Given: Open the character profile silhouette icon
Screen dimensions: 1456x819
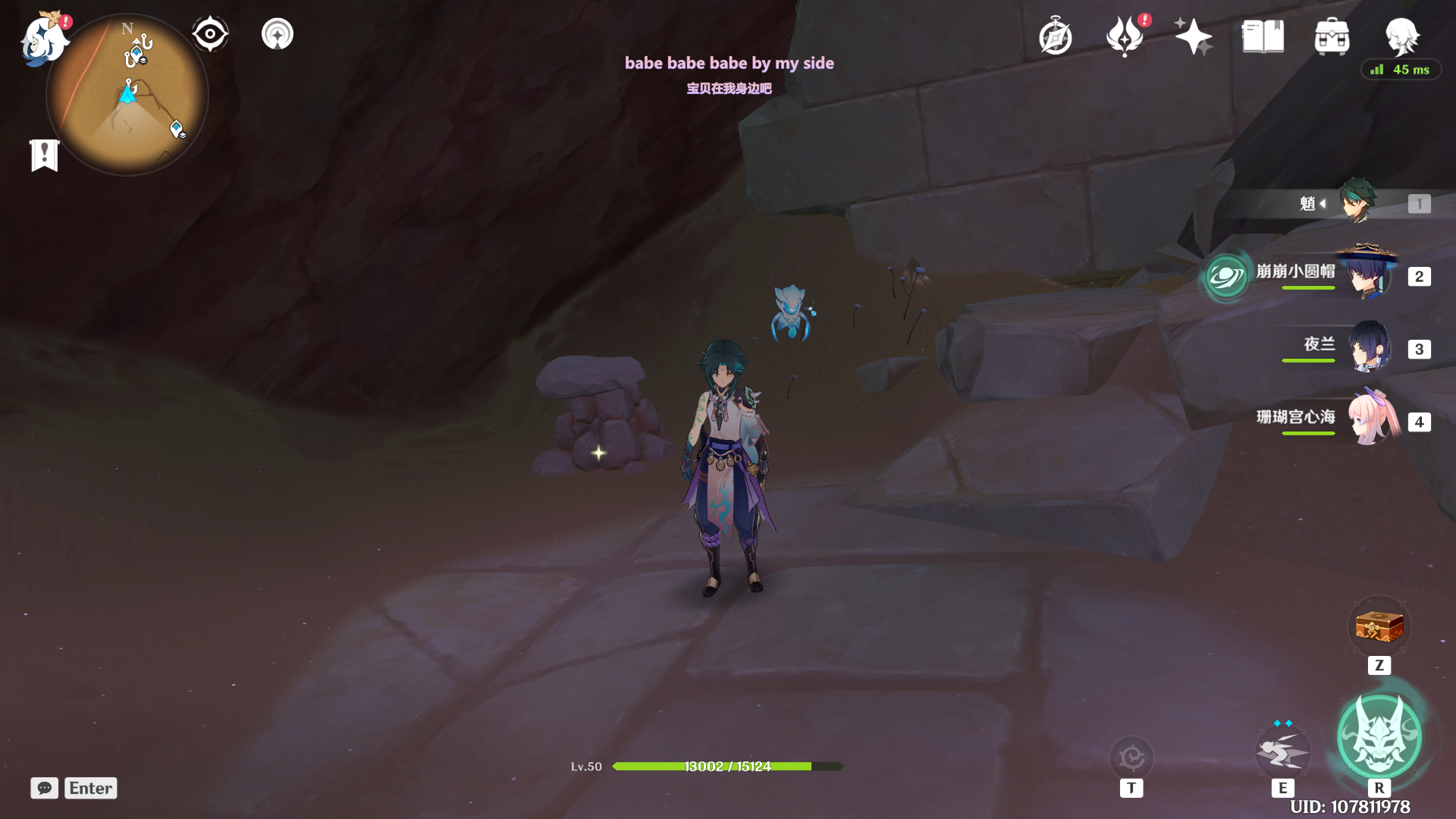Looking at the screenshot, I should click(x=1401, y=36).
